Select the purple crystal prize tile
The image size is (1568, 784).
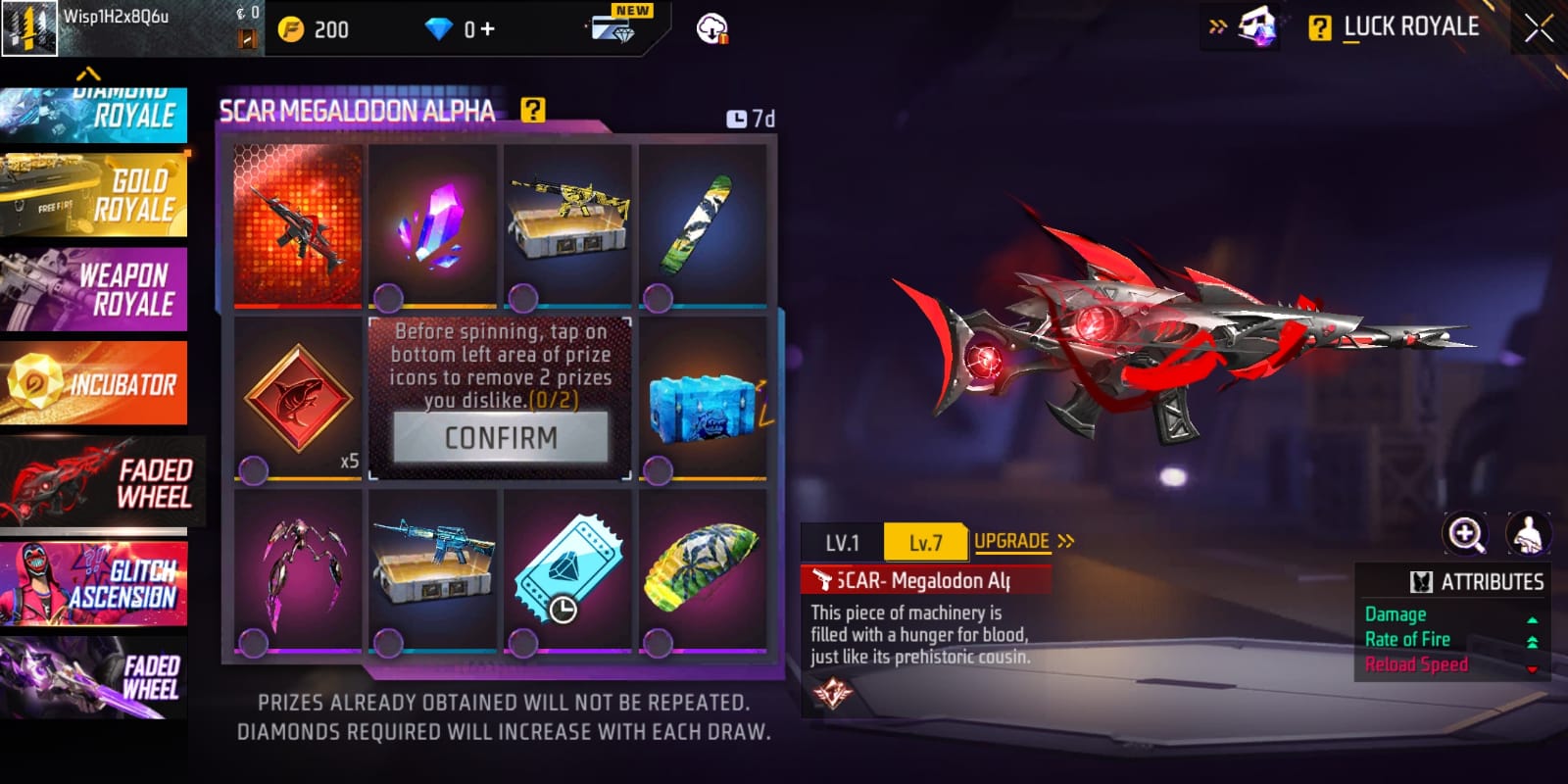tap(433, 224)
